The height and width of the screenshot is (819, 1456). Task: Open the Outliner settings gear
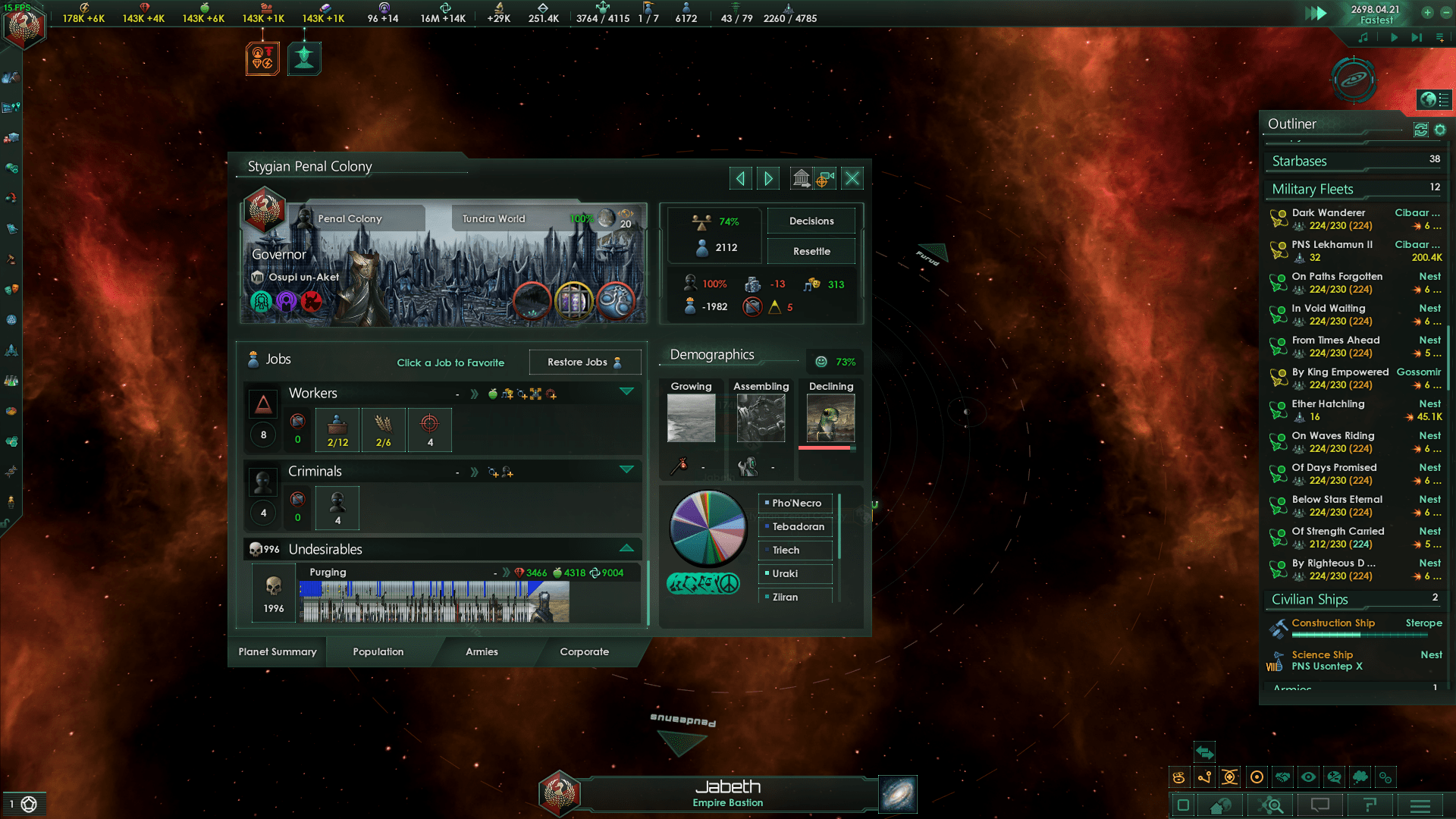[1440, 130]
